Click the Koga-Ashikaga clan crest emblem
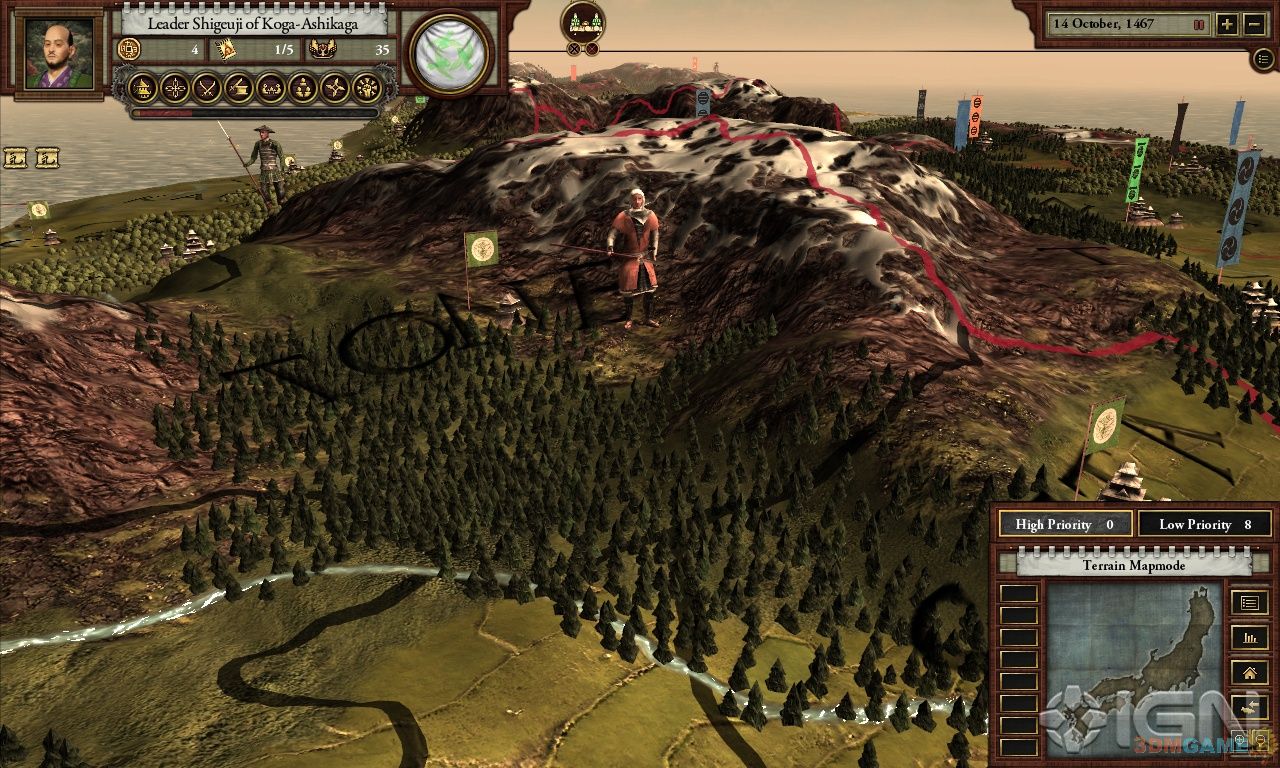This screenshot has height=768, width=1280. coord(451,53)
